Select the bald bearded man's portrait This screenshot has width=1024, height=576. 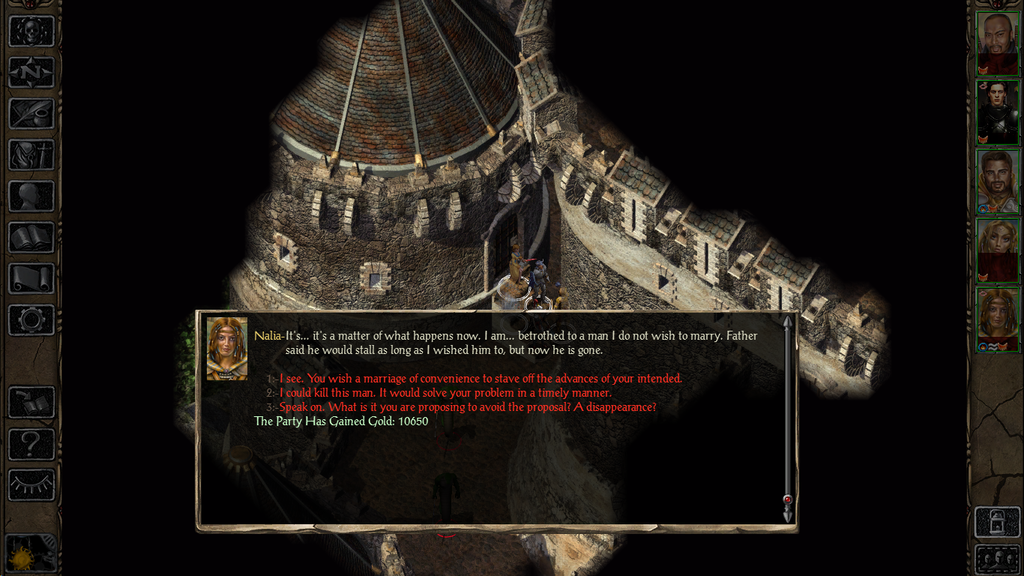[x=997, y=43]
